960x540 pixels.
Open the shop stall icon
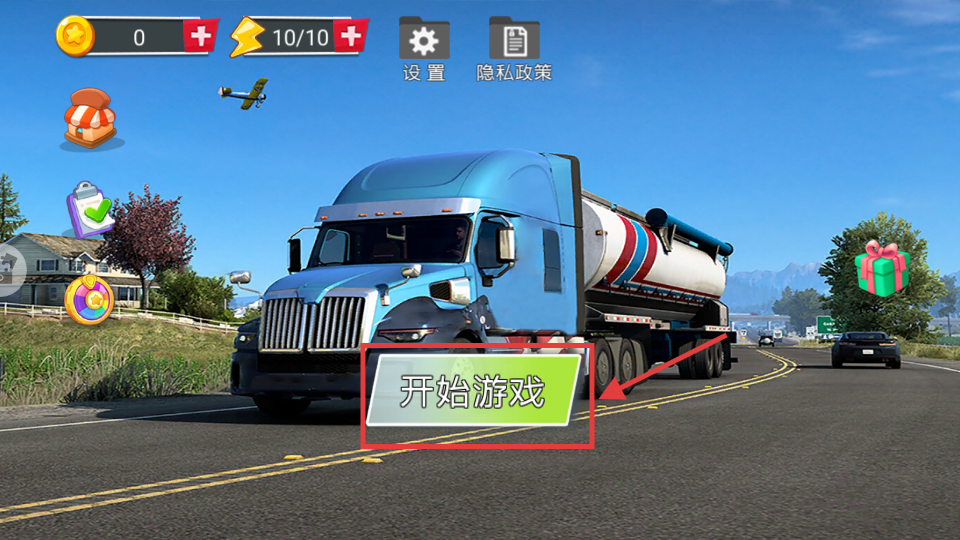click(x=90, y=119)
